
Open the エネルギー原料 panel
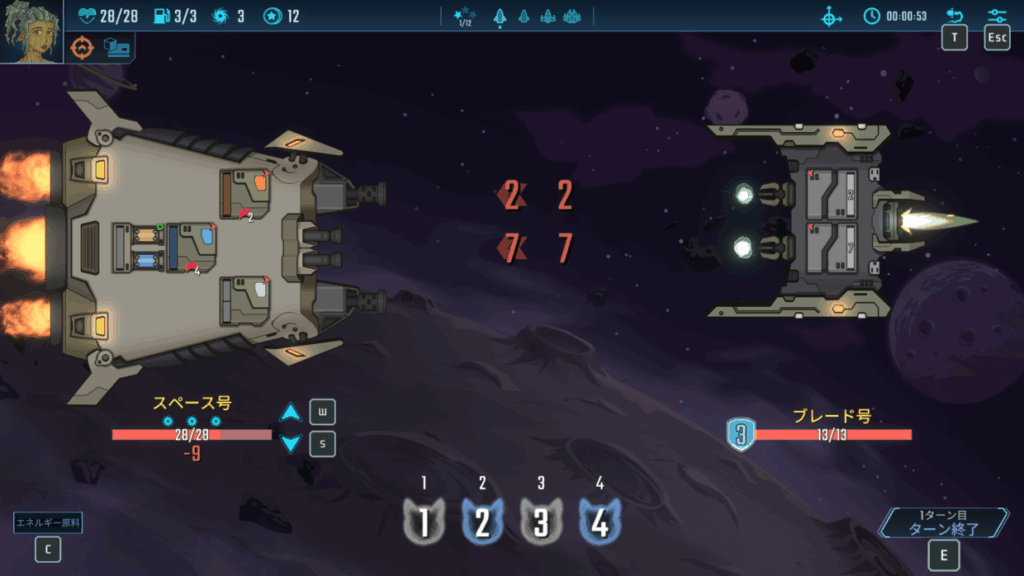pyautogui.click(x=47, y=522)
